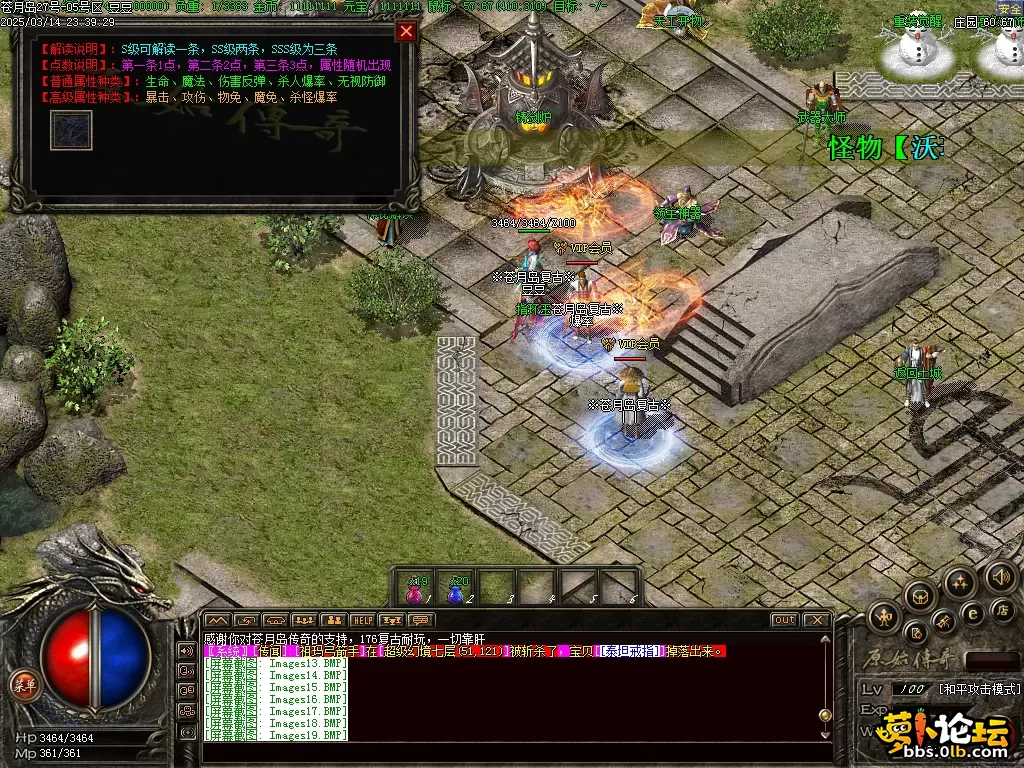Toggle sound with the speaker round button
Screen dimensions: 1024x768
(x=1000, y=576)
